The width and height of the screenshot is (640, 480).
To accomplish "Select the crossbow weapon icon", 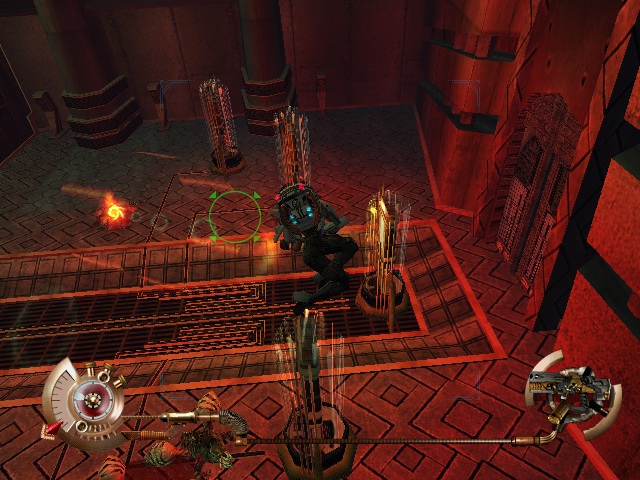I will pyautogui.click(x=568, y=391).
